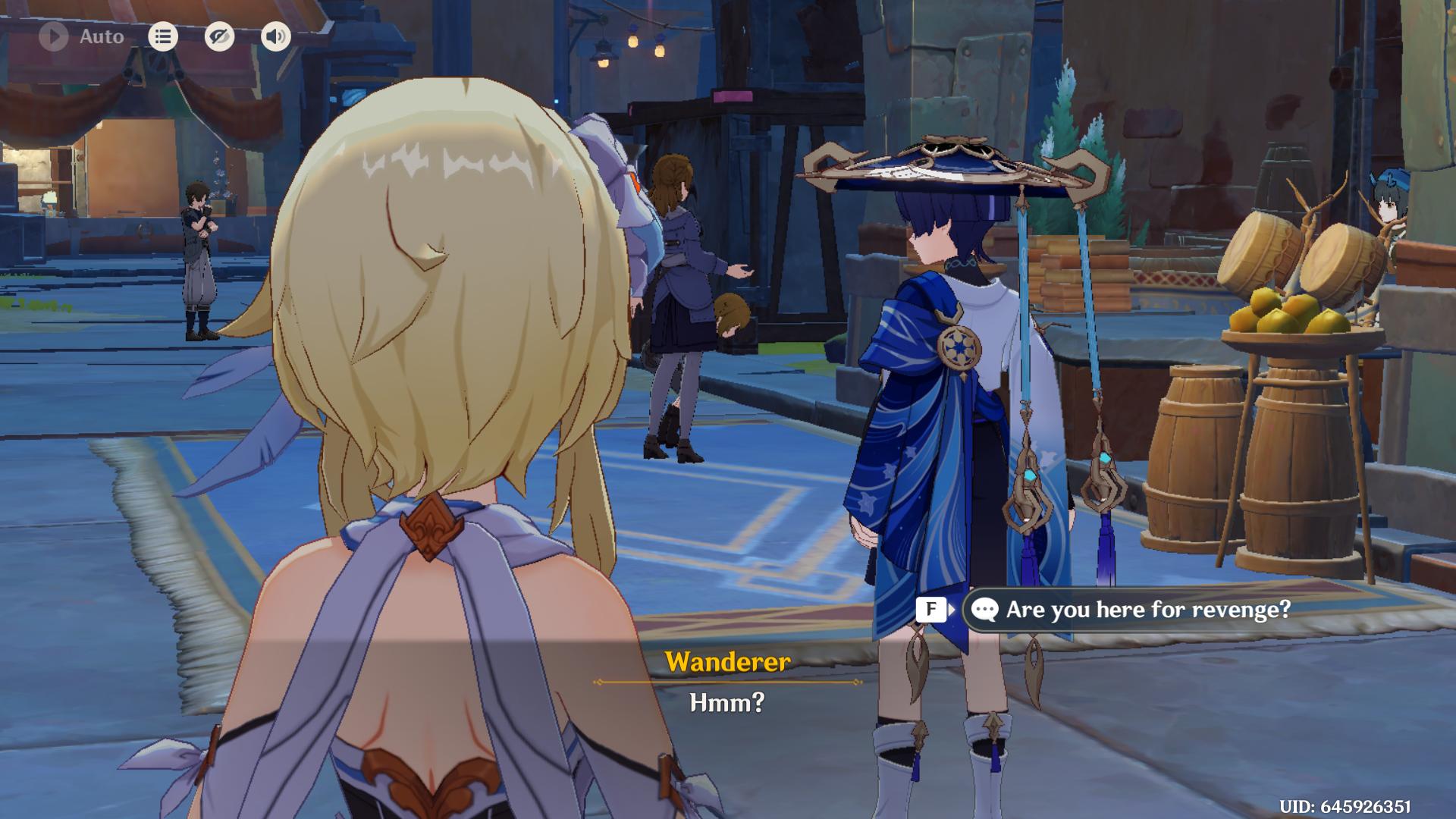Hide the dialogue interface

pos(219,36)
